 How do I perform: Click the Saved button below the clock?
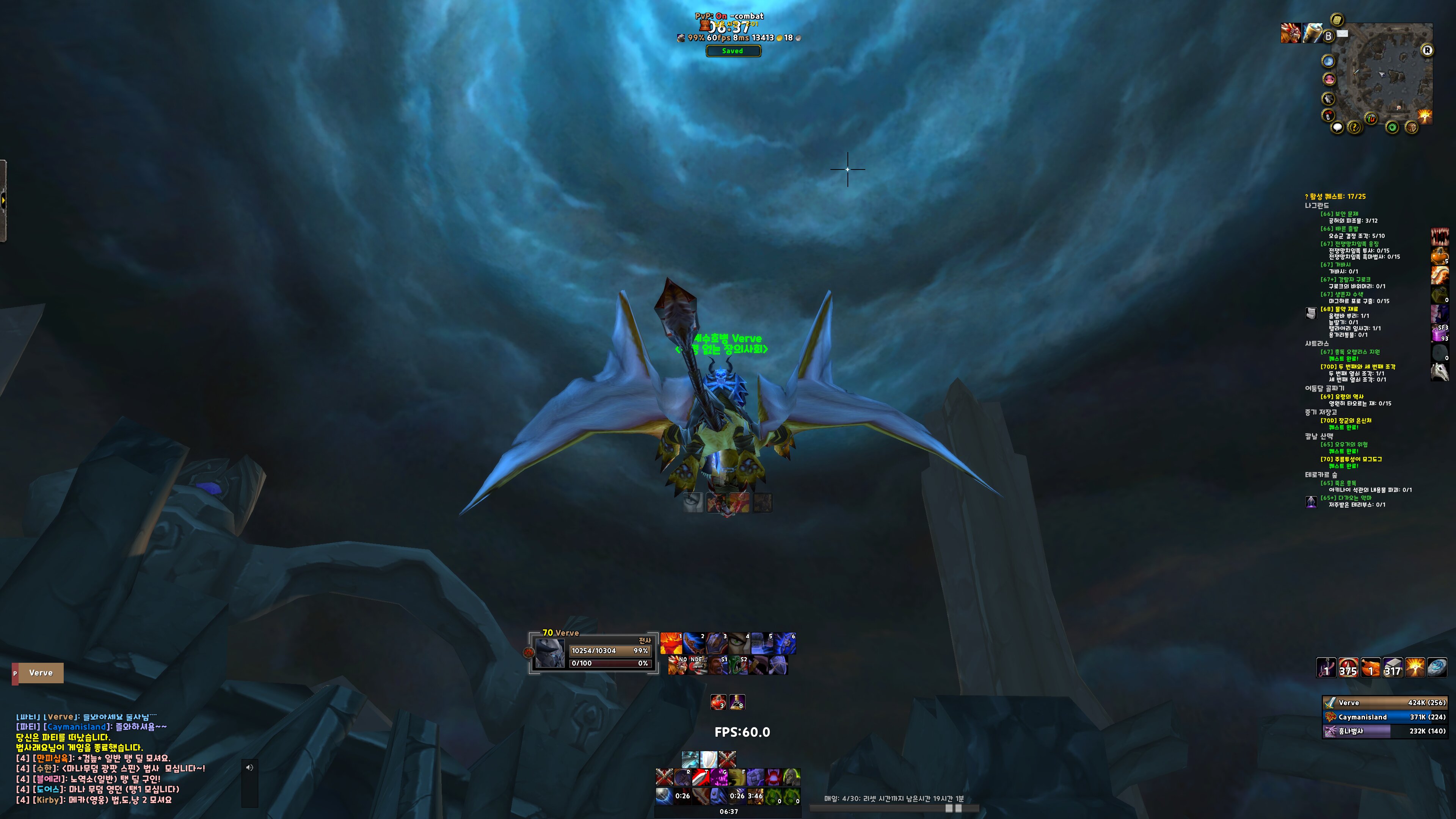coord(733,51)
